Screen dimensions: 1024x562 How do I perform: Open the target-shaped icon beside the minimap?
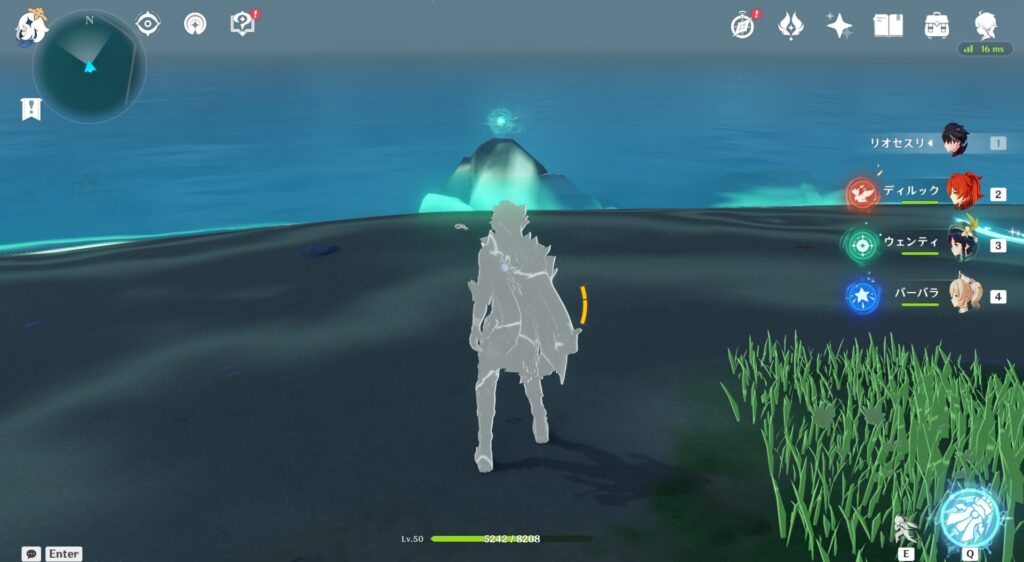(148, 23)
